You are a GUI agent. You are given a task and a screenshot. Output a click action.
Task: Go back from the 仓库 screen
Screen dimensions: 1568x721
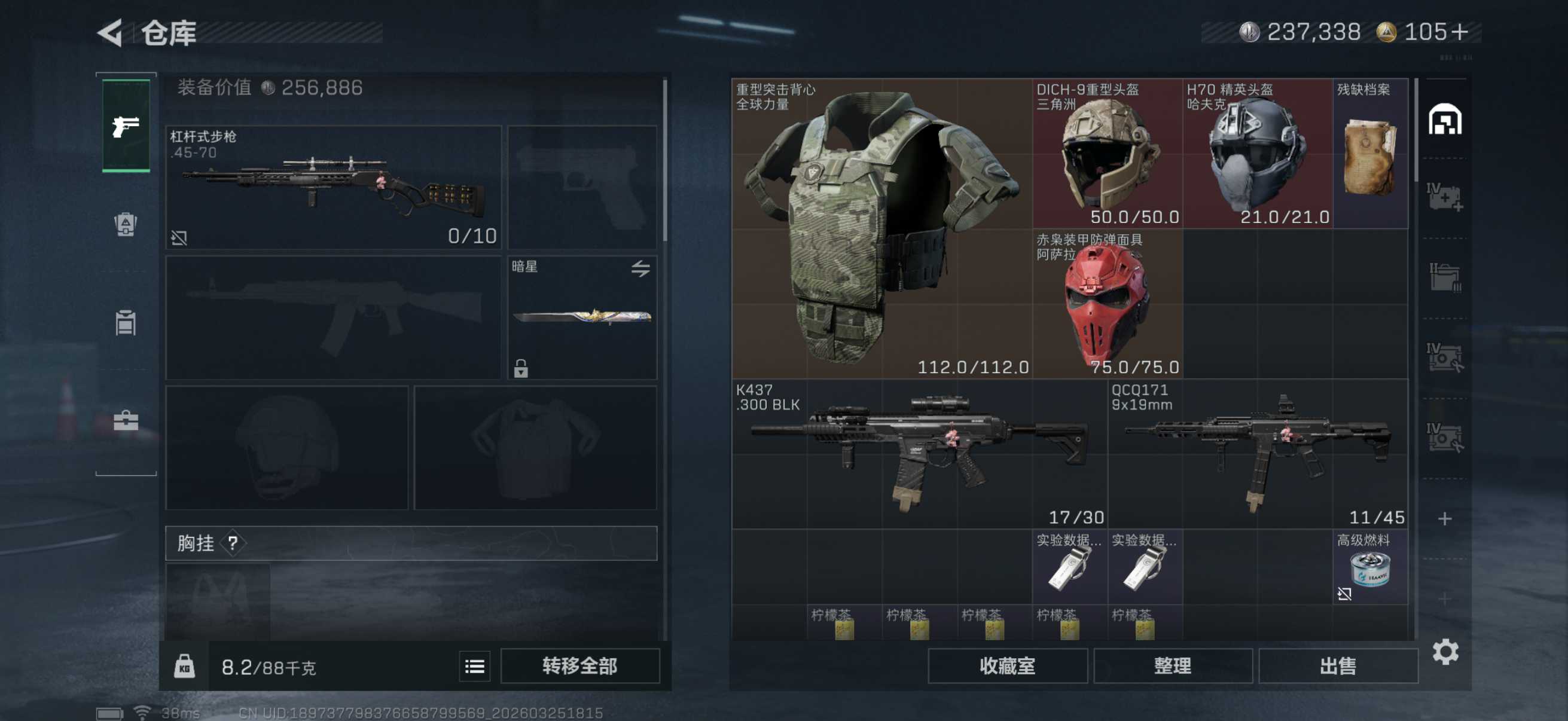tap(110, 33)
